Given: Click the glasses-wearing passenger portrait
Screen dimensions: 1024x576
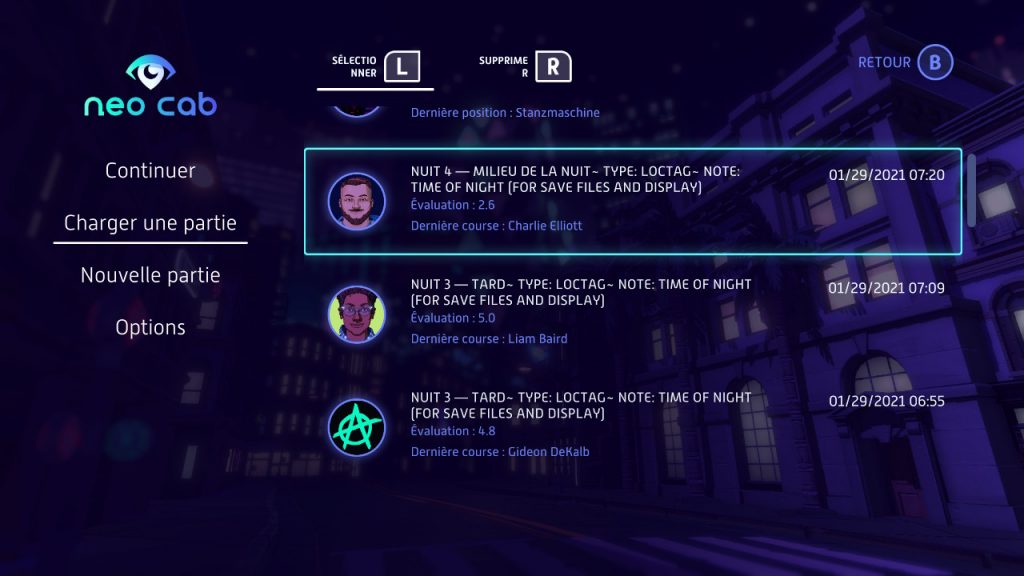Looking at the screenshot, I should pyautogui.click(x=356, y=314).
